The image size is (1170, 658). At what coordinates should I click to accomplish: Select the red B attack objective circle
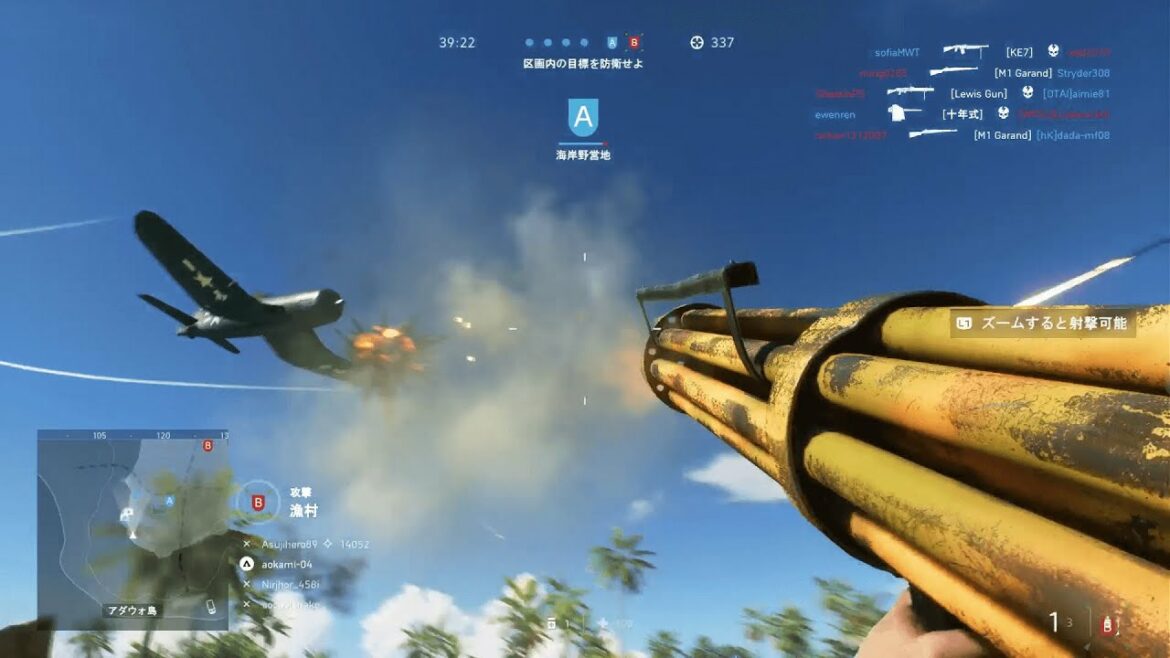[x=258, y=502]
